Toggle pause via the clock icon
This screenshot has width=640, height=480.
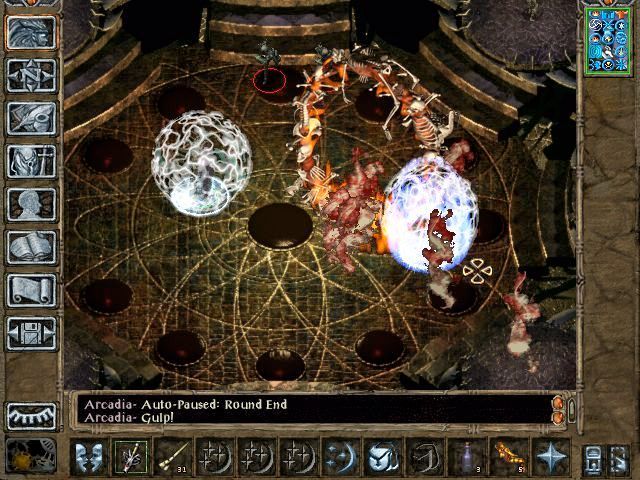pyautogui.click(x=22, y=456)
